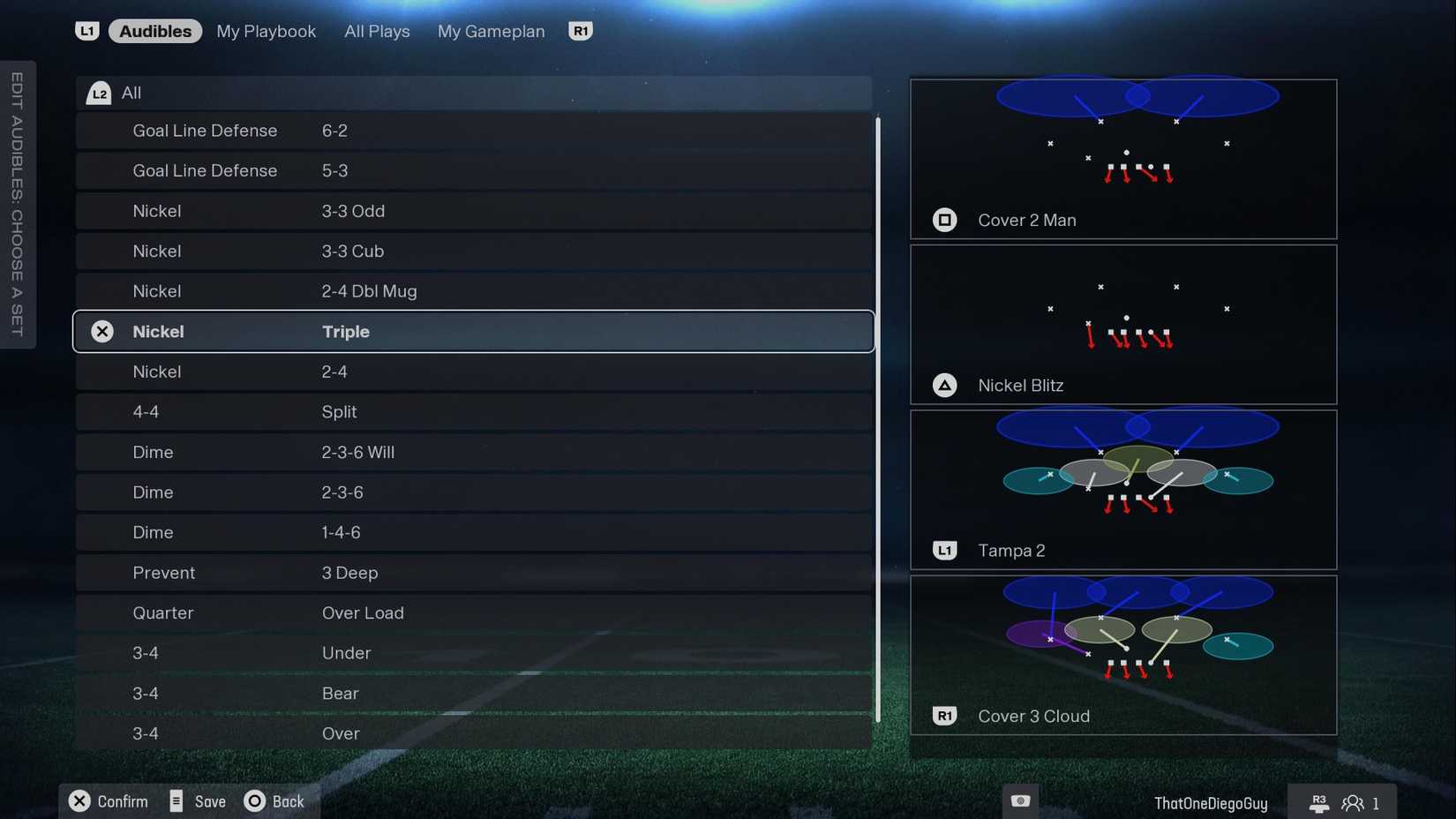Click the Square icon on Cover 2 Man card

click(x=945, y=220)
